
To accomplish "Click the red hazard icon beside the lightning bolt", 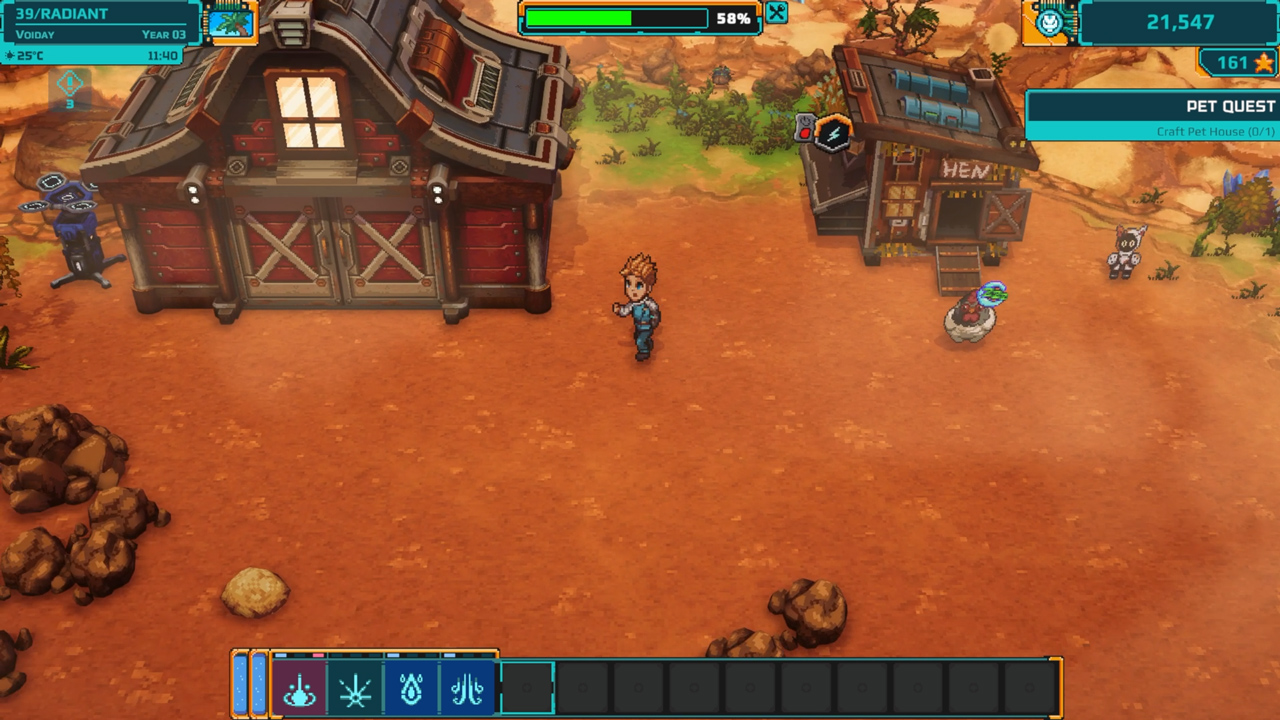I will [x=805, y=133].
